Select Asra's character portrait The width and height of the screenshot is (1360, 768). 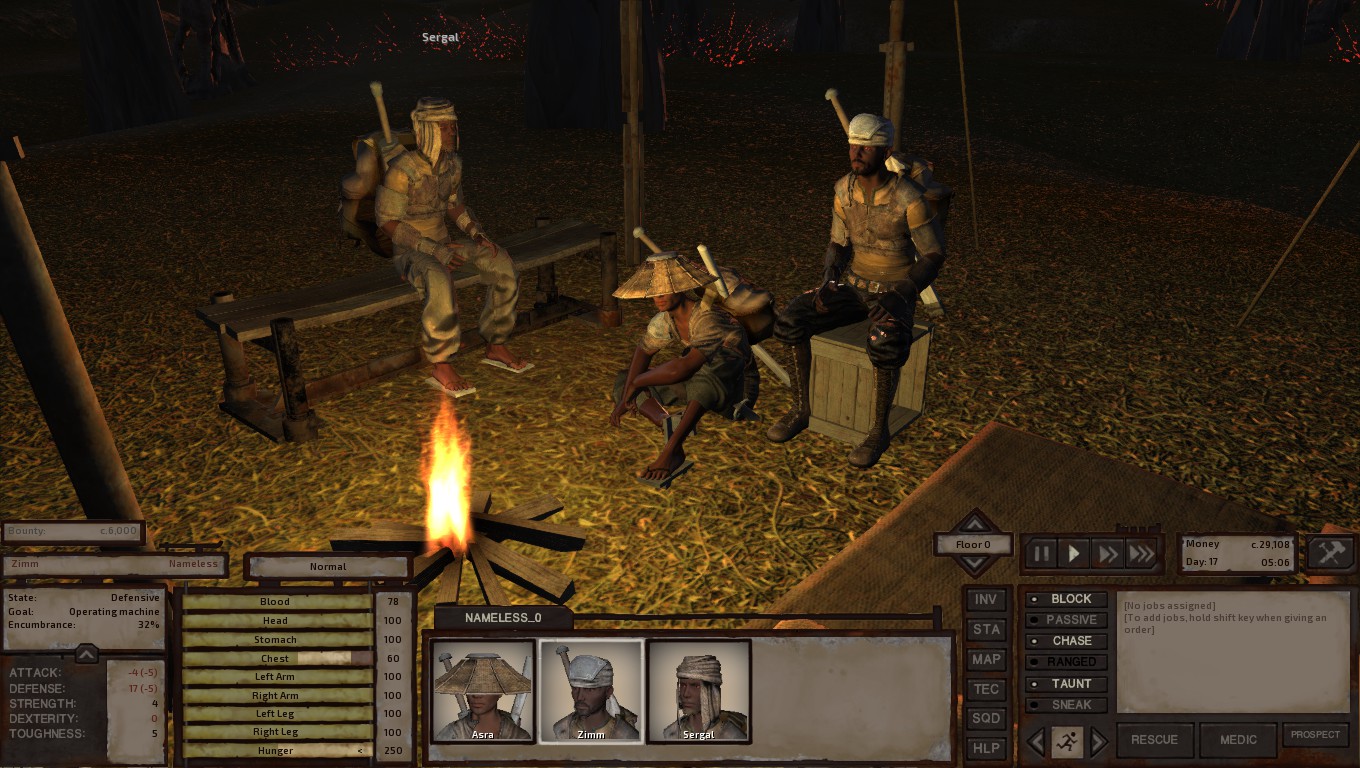(483, 691)
